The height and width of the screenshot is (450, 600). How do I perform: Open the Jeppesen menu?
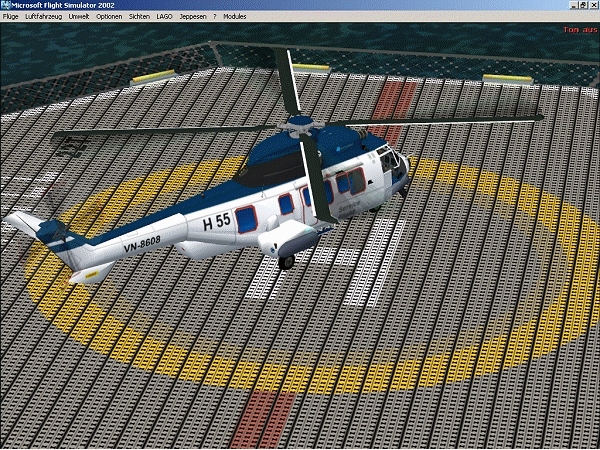point(192,18)
